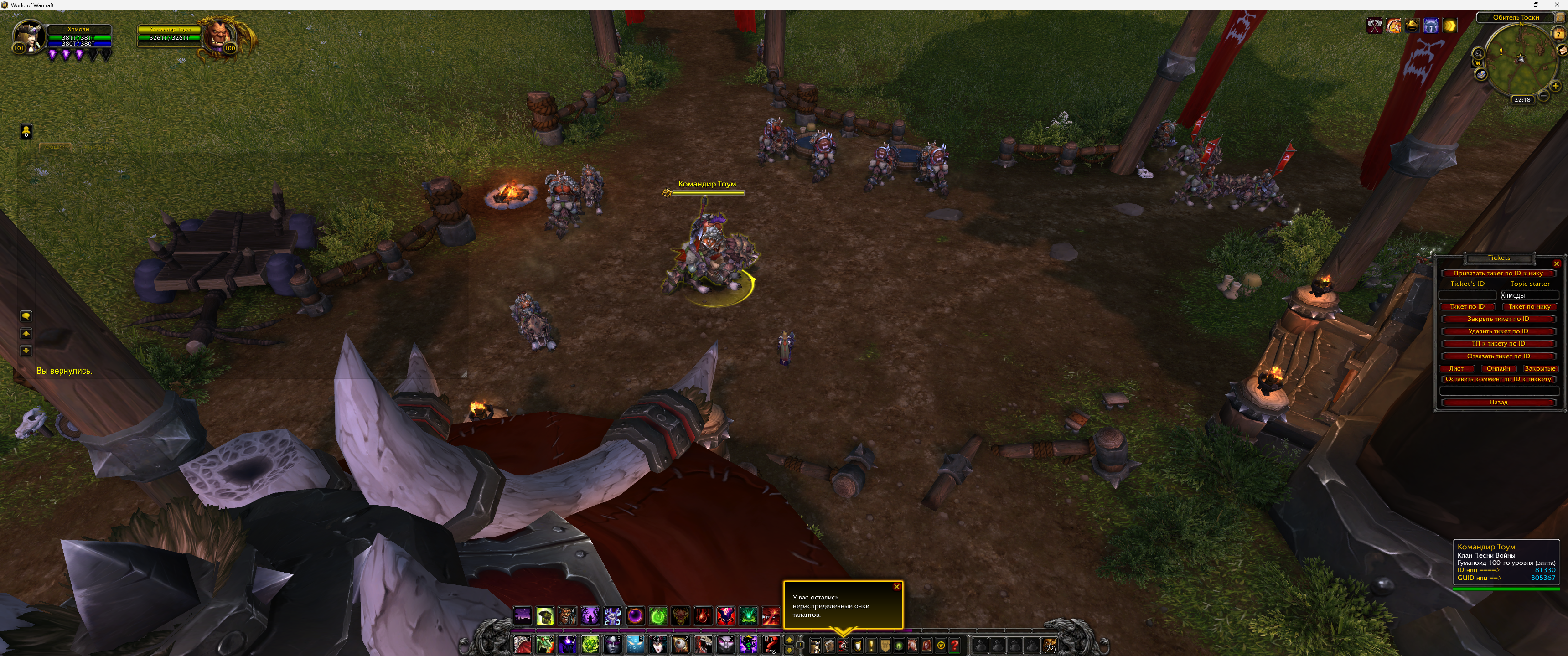Zoom in the minimap with the plus button
Image resolution: width=1568 pixels, height=656 pixels.
(1555, 87)
